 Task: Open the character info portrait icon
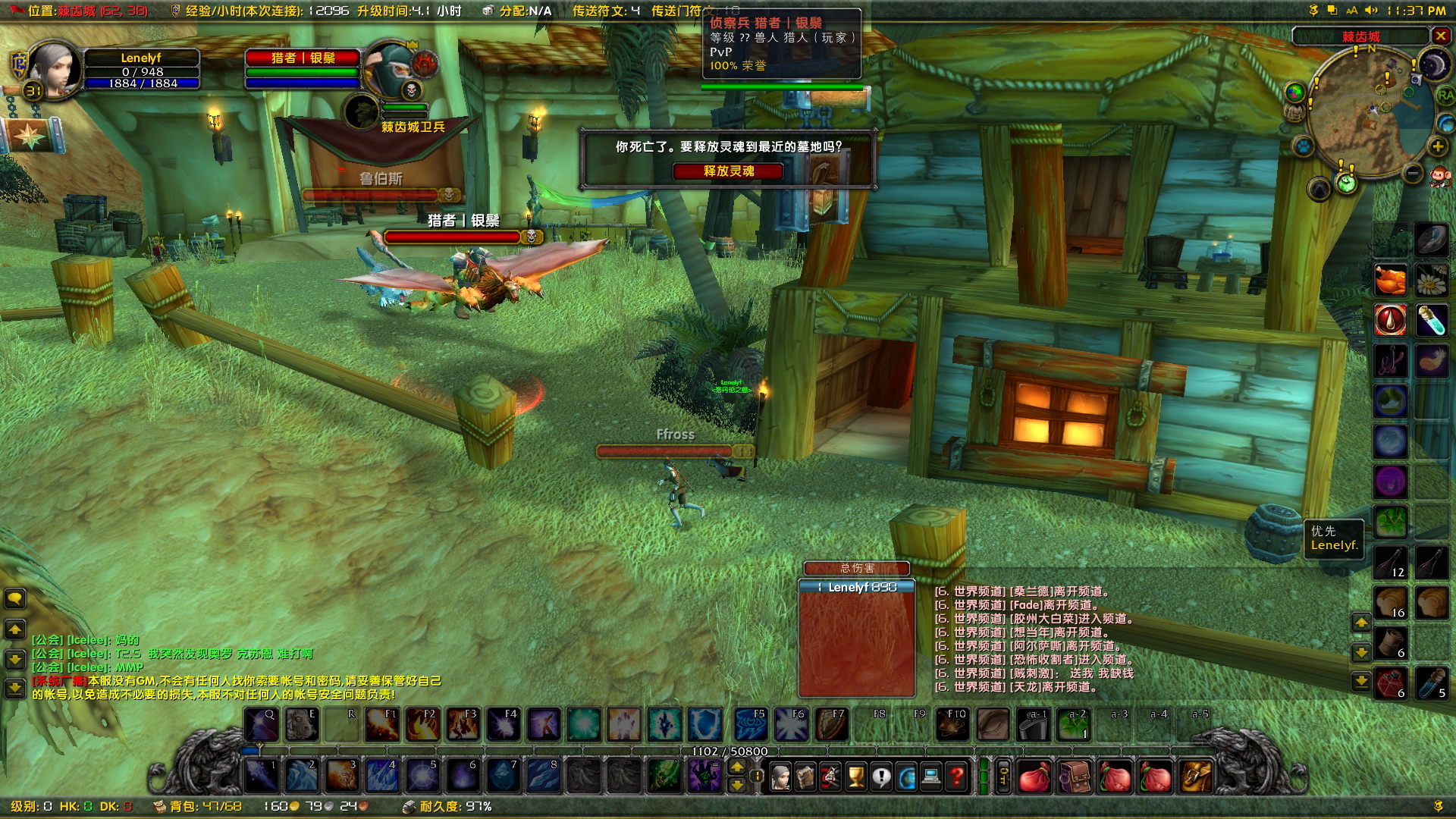(781, 776)
